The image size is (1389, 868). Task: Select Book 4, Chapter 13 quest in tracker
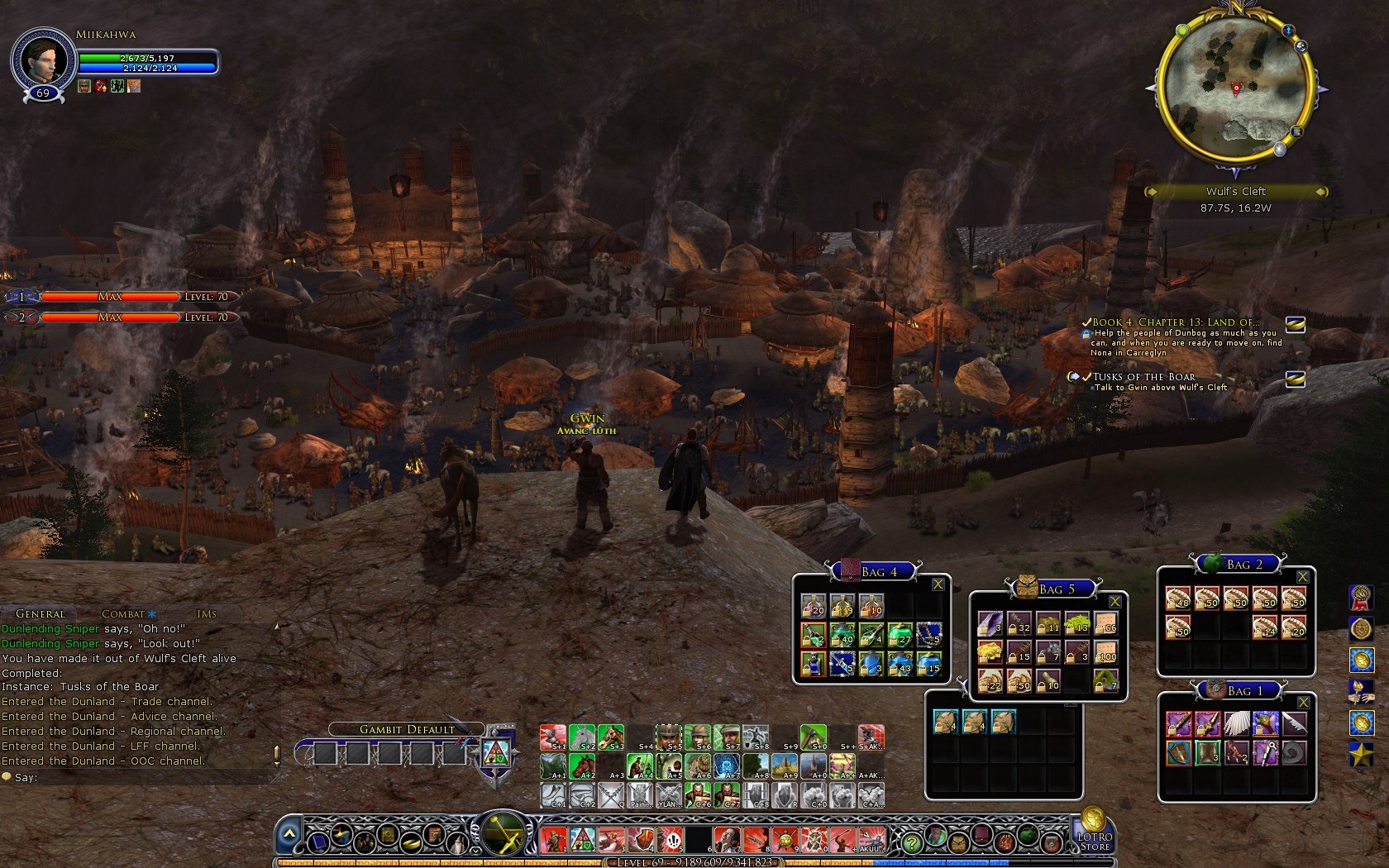[x=1174, y=322]
